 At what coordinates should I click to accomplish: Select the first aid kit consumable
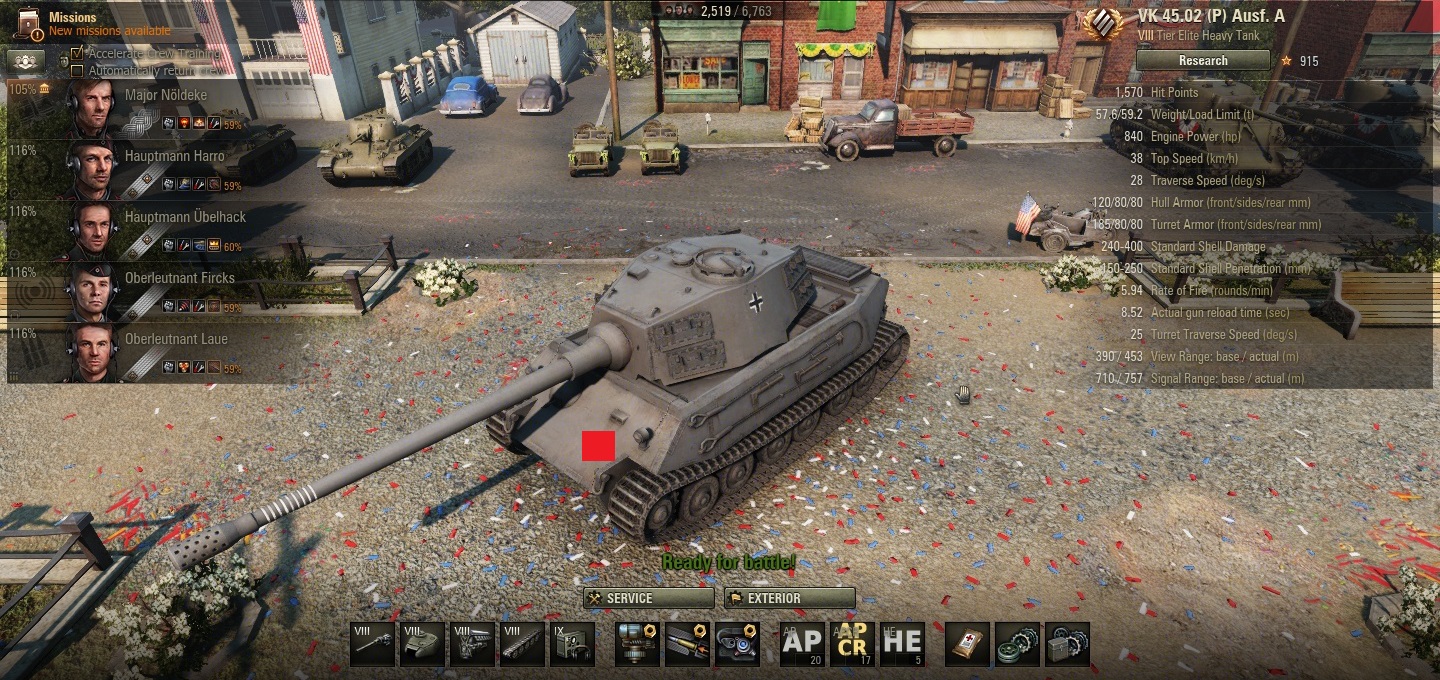click(967, 644)
